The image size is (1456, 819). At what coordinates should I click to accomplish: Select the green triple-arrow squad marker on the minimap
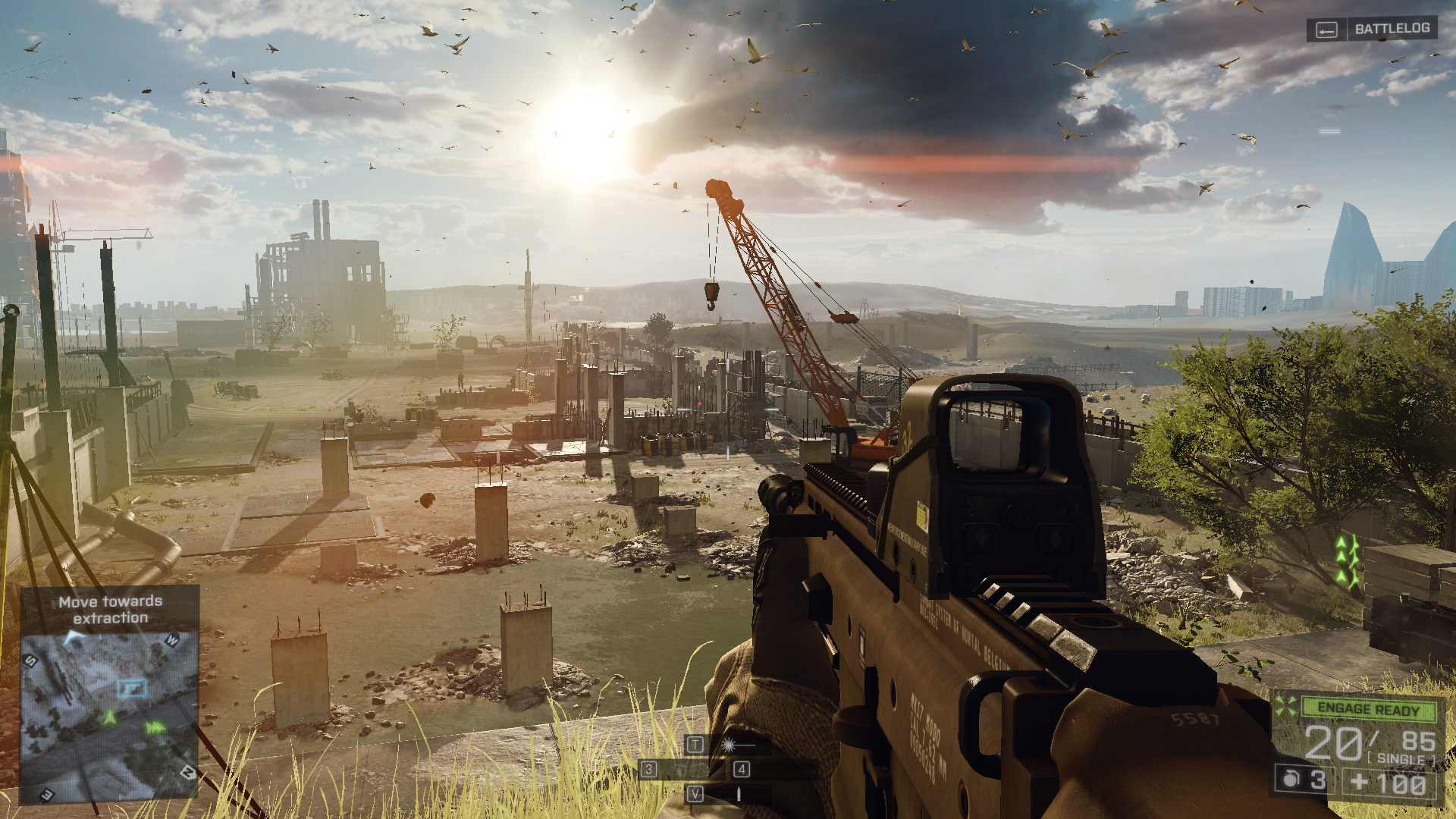(155, 728)
